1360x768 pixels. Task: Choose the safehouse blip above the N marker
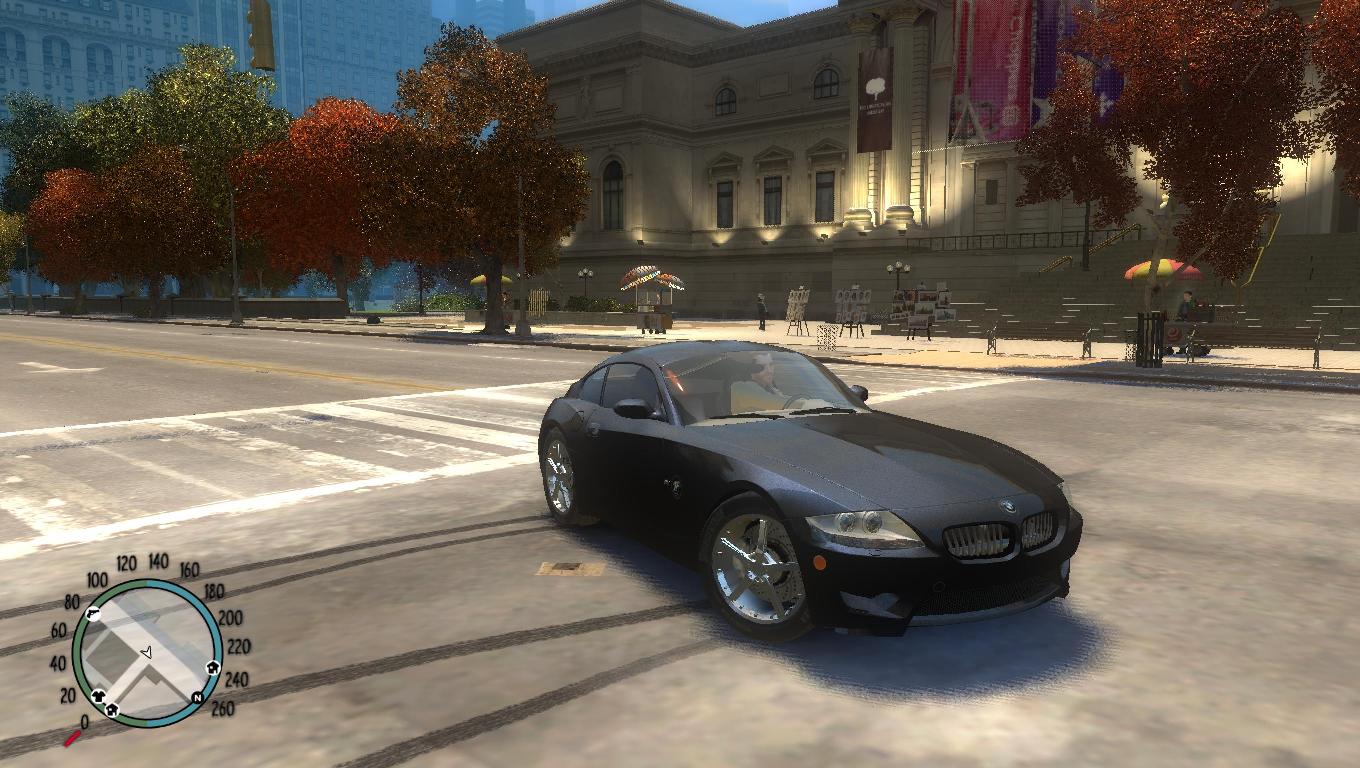click(212, 668)
